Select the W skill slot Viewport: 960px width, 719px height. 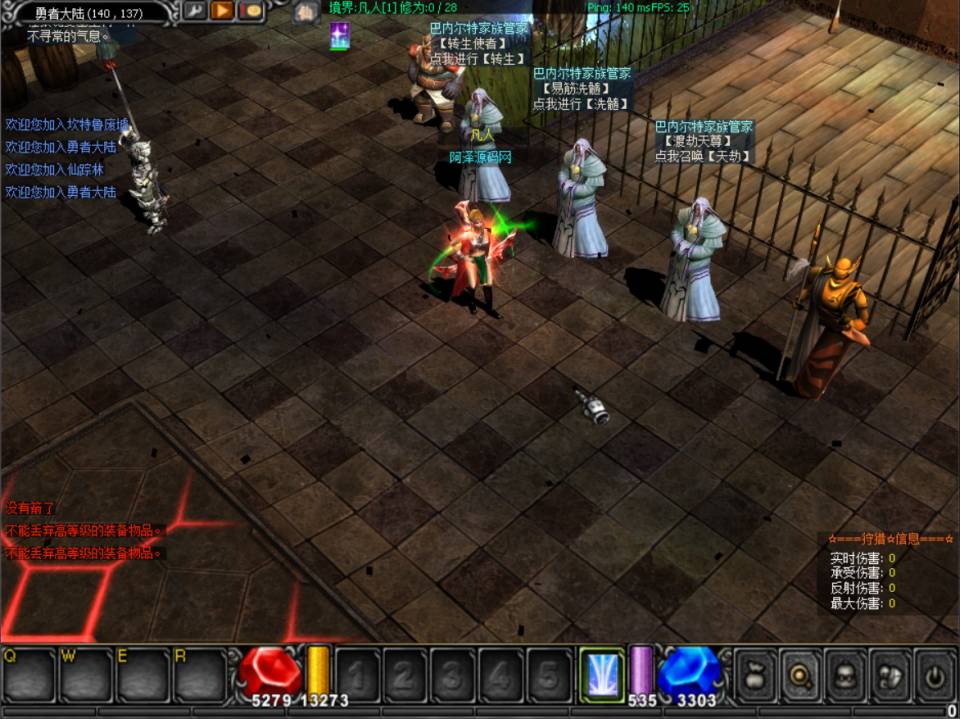click(85, 675)
